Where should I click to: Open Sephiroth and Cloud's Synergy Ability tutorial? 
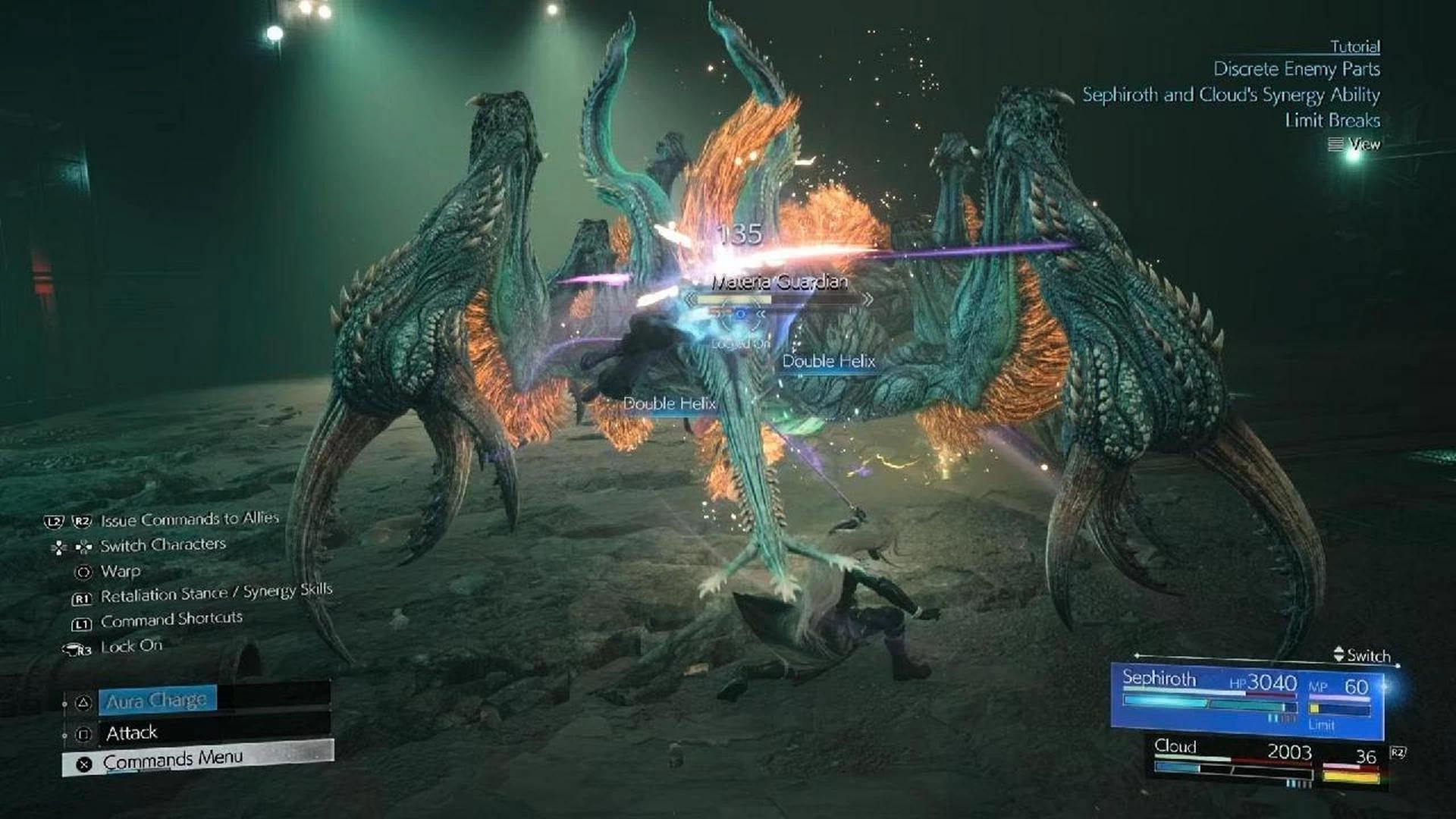(x=1230, y=96)
